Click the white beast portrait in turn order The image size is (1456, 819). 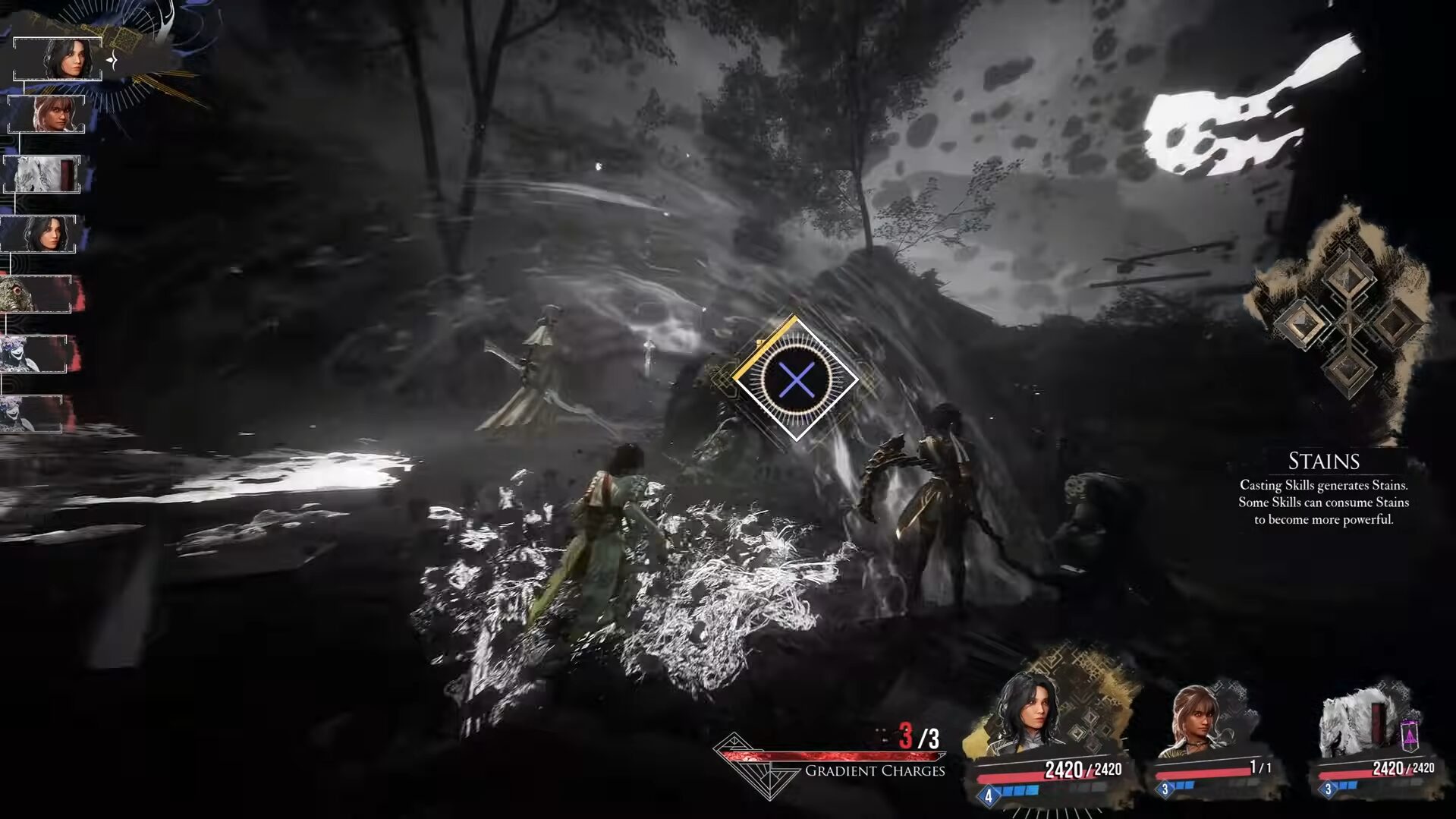click(x=42, y=174)
